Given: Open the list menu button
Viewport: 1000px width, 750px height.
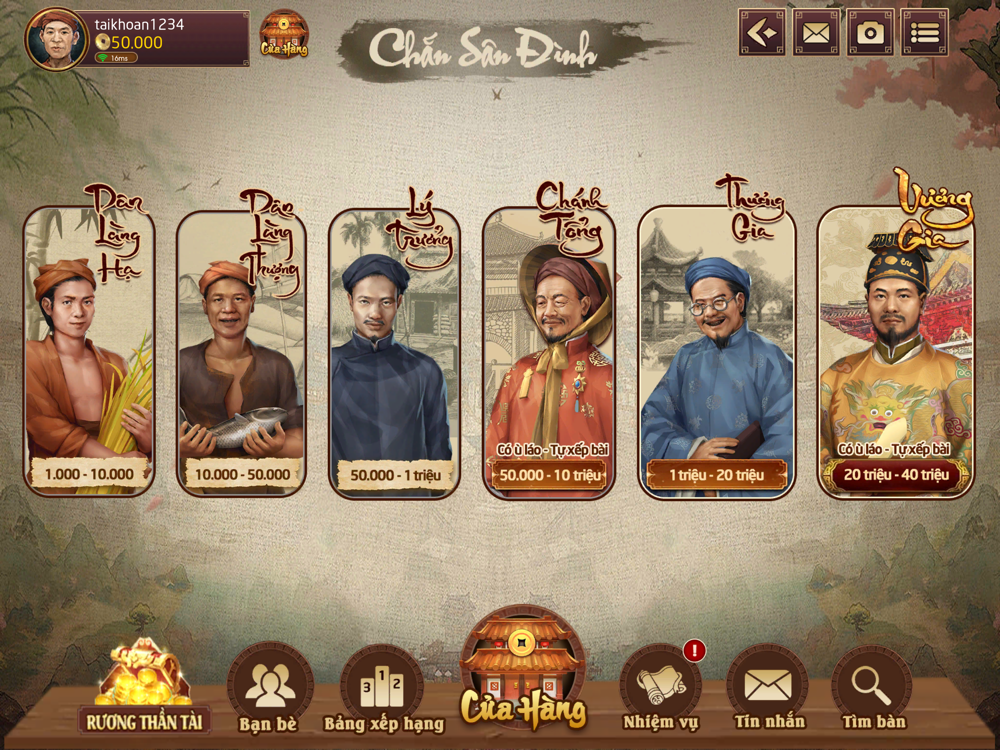Looking at the screenshot, I should pos(924,33).
